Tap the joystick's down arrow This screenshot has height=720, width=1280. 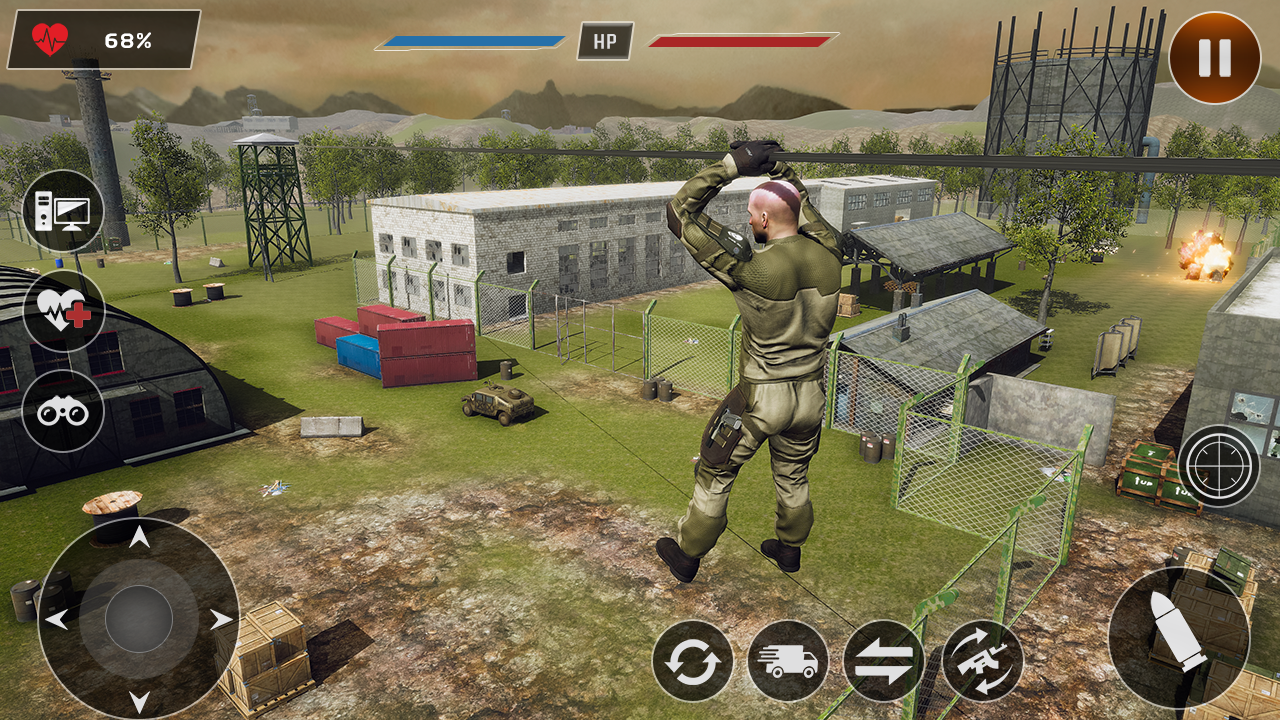coord(139,700)
